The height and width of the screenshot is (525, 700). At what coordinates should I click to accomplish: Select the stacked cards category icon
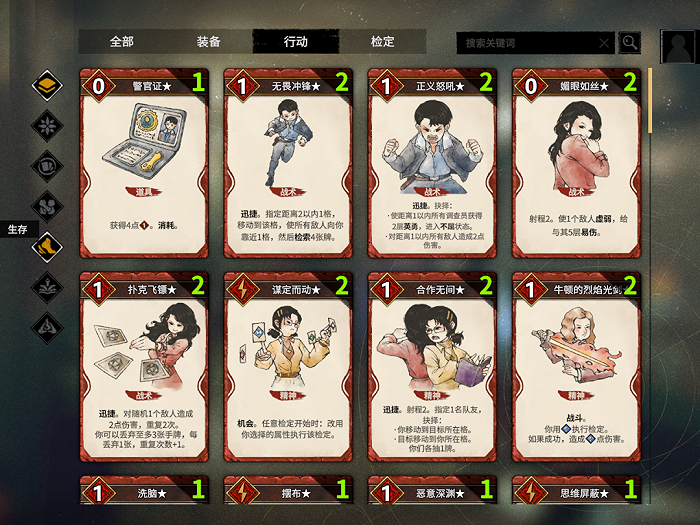(47, 85)
